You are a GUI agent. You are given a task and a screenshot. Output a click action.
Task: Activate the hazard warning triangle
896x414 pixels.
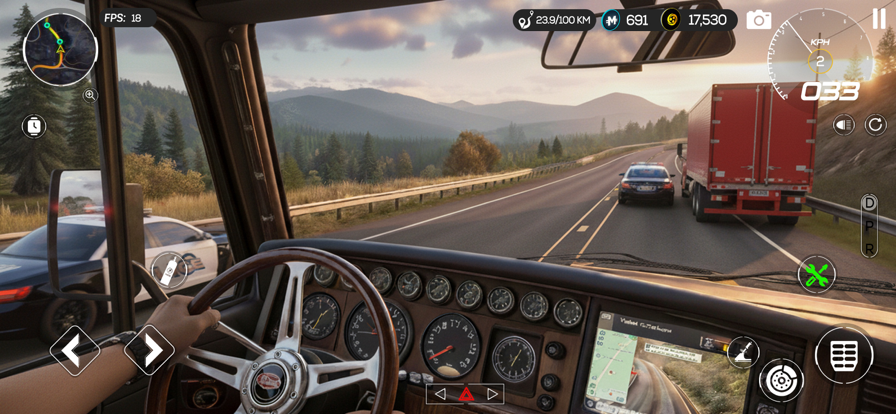tap(466, 394)
